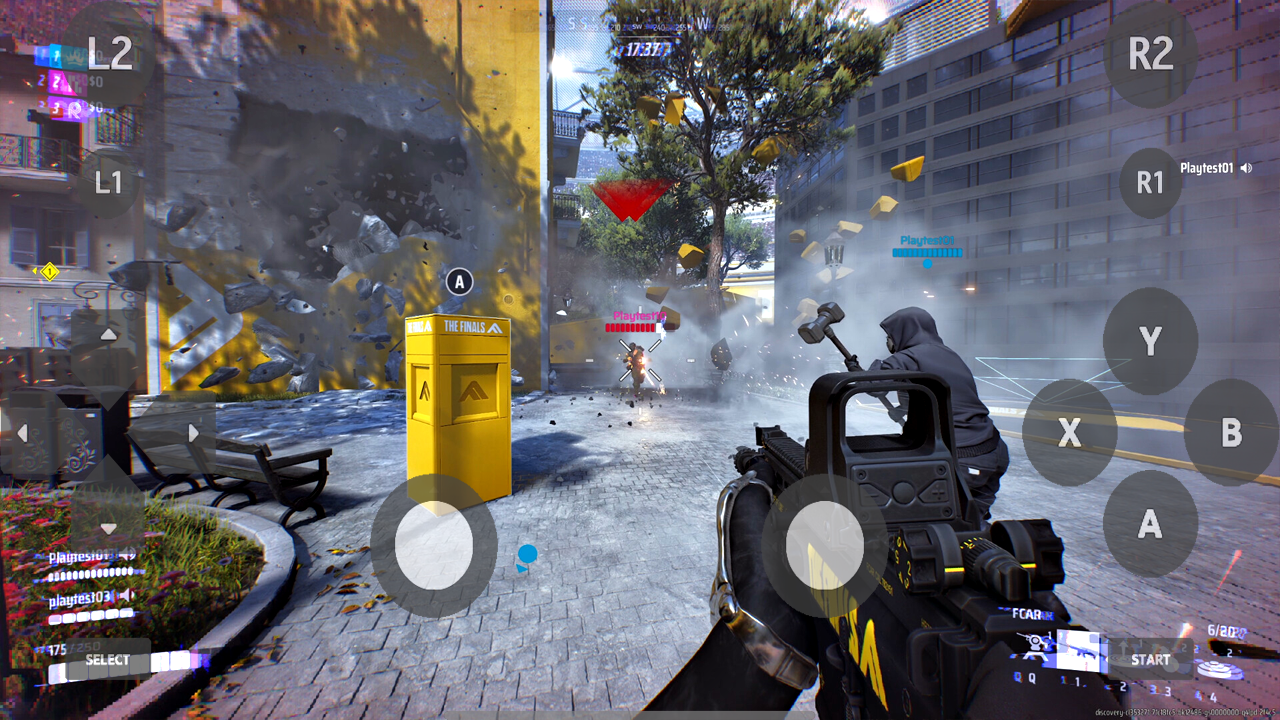Tap the L2 touch button
Screen dimensions: 1280x720
[109, 53]
